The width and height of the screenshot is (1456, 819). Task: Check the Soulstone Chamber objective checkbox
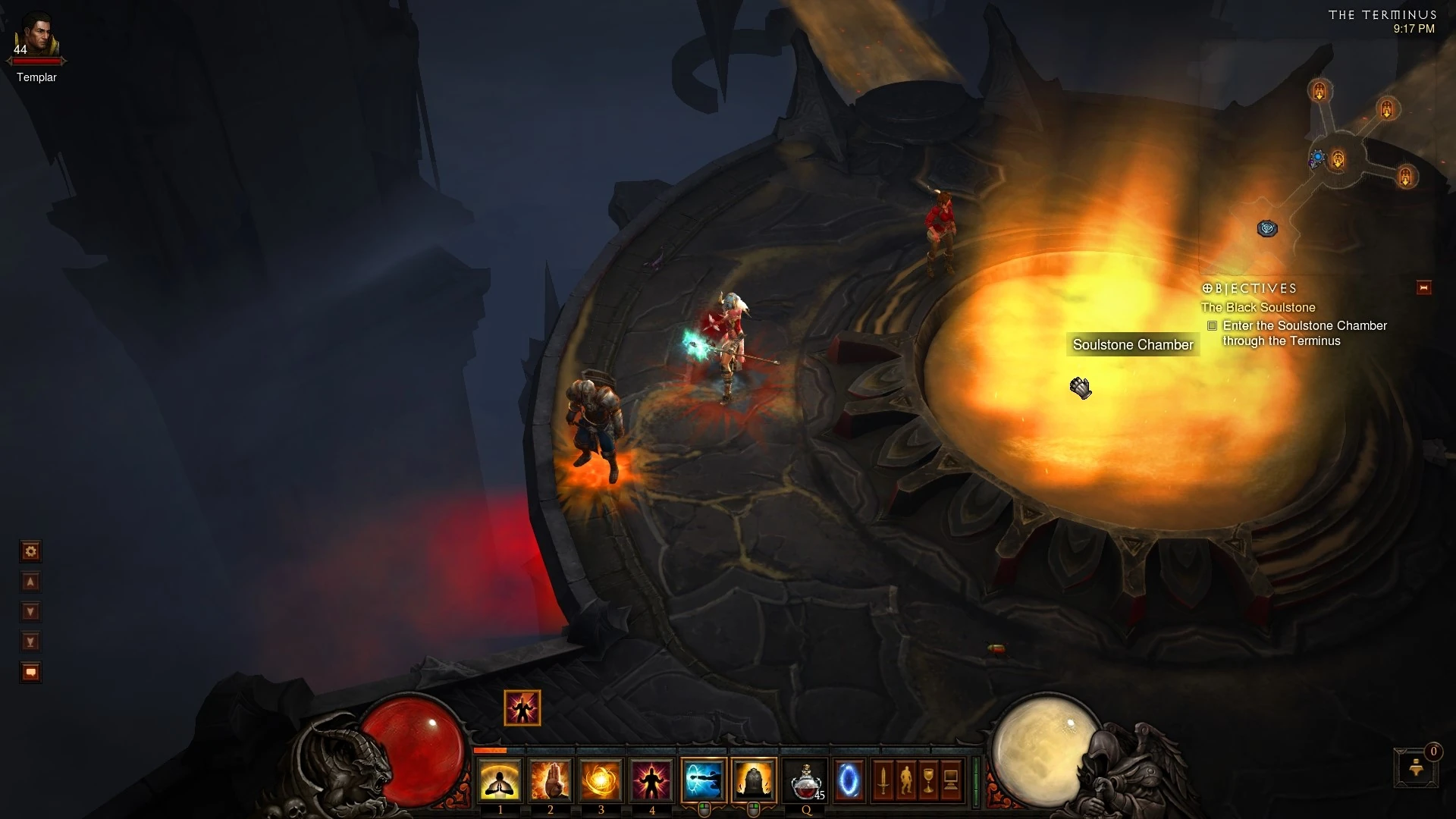click(x=1213, y=326)
